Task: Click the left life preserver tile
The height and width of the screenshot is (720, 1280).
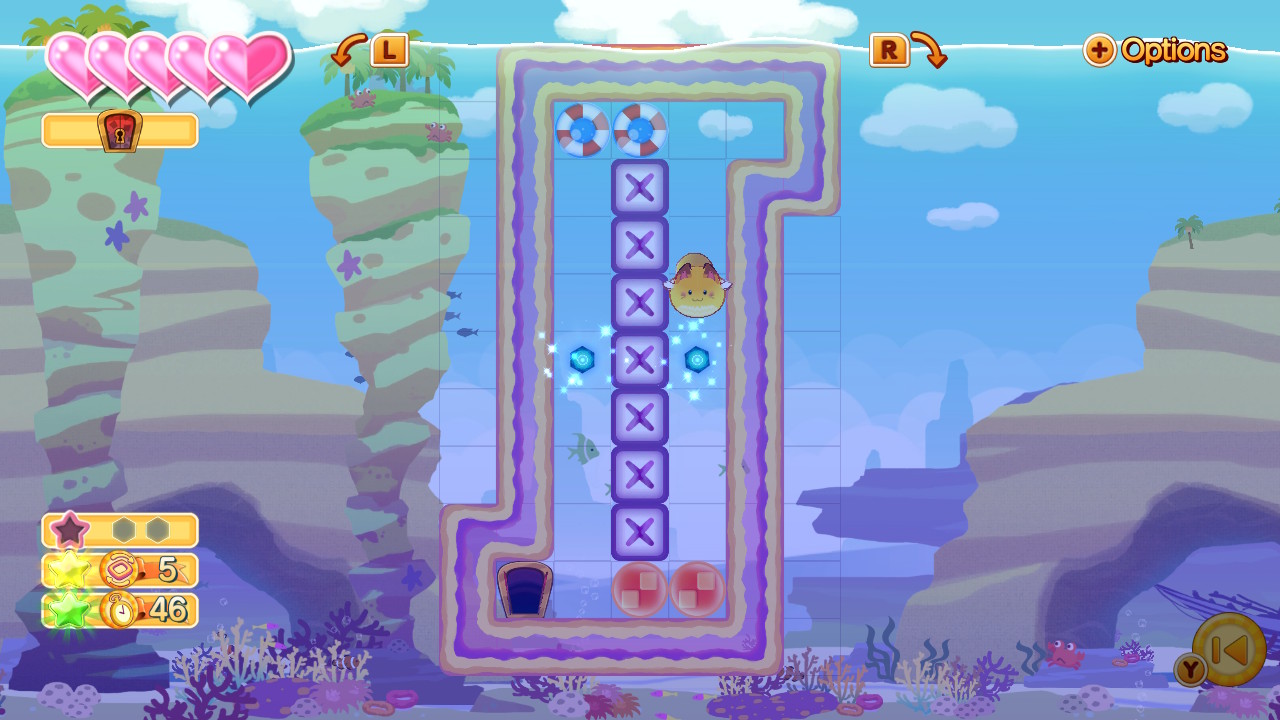Action: click(581, 130)
